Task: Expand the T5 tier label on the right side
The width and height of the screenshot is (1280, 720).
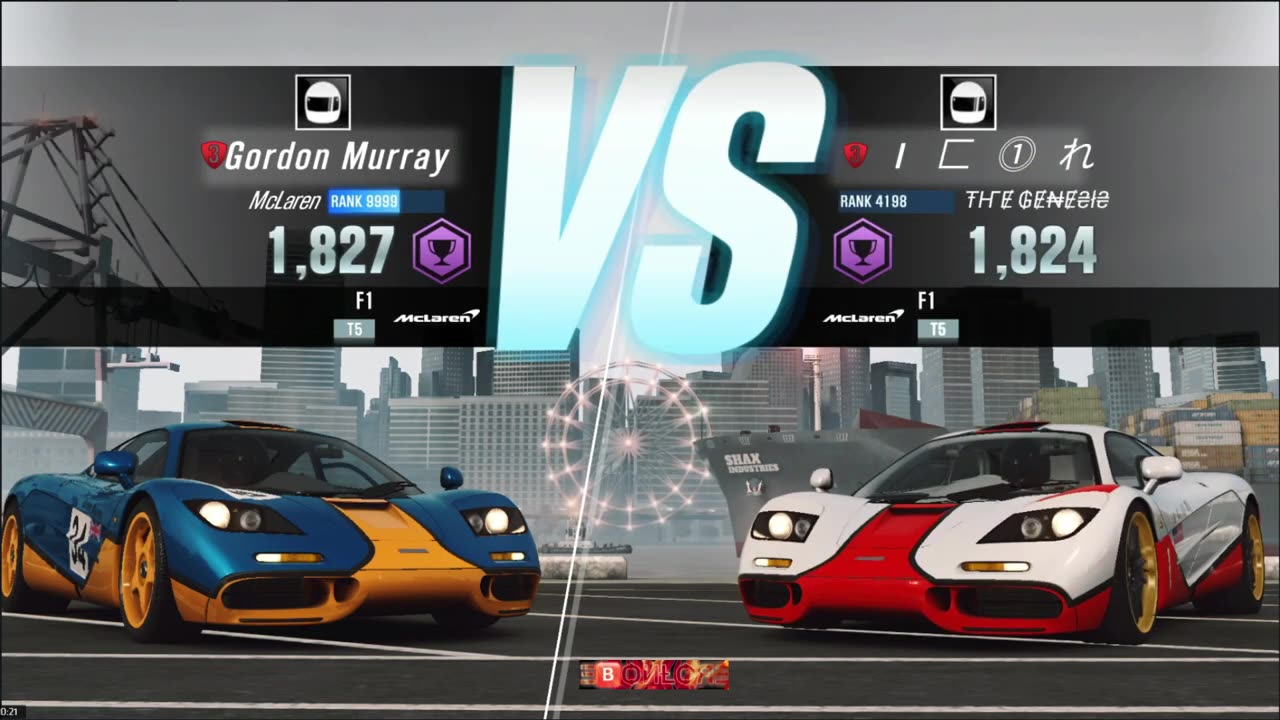Action: (x=938, y=329)
